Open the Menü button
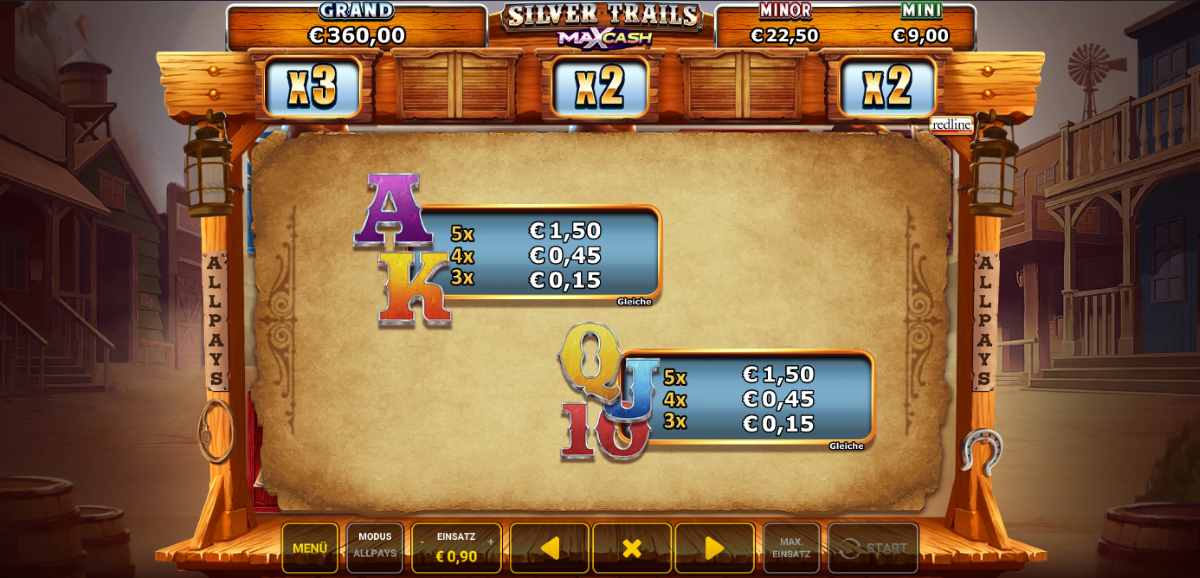This screenshot has width=1200, height=578. 310,548
